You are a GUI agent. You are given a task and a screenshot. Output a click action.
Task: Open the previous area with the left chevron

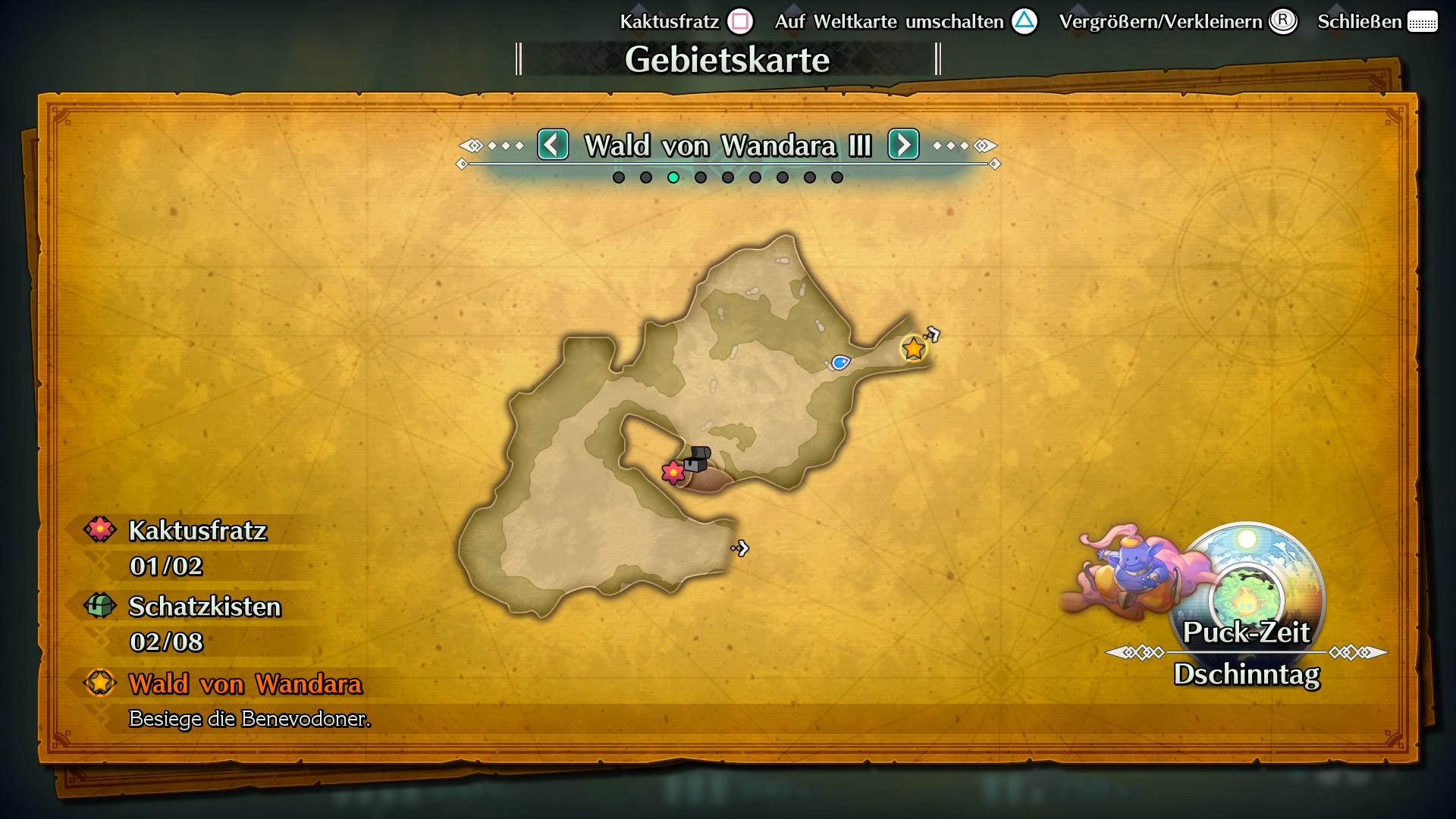tap(553, 145)
